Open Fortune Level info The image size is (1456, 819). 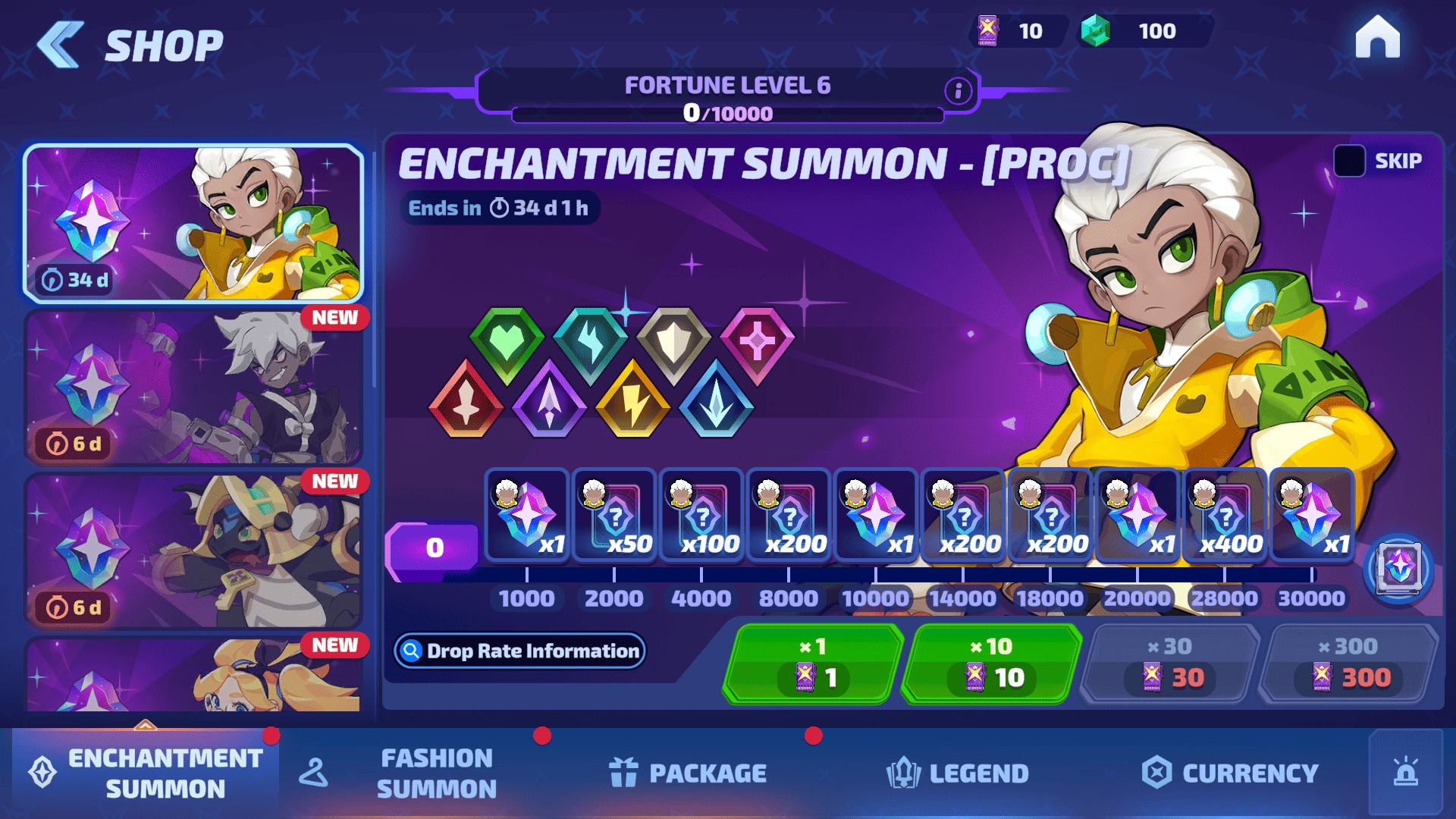(959, 91)
